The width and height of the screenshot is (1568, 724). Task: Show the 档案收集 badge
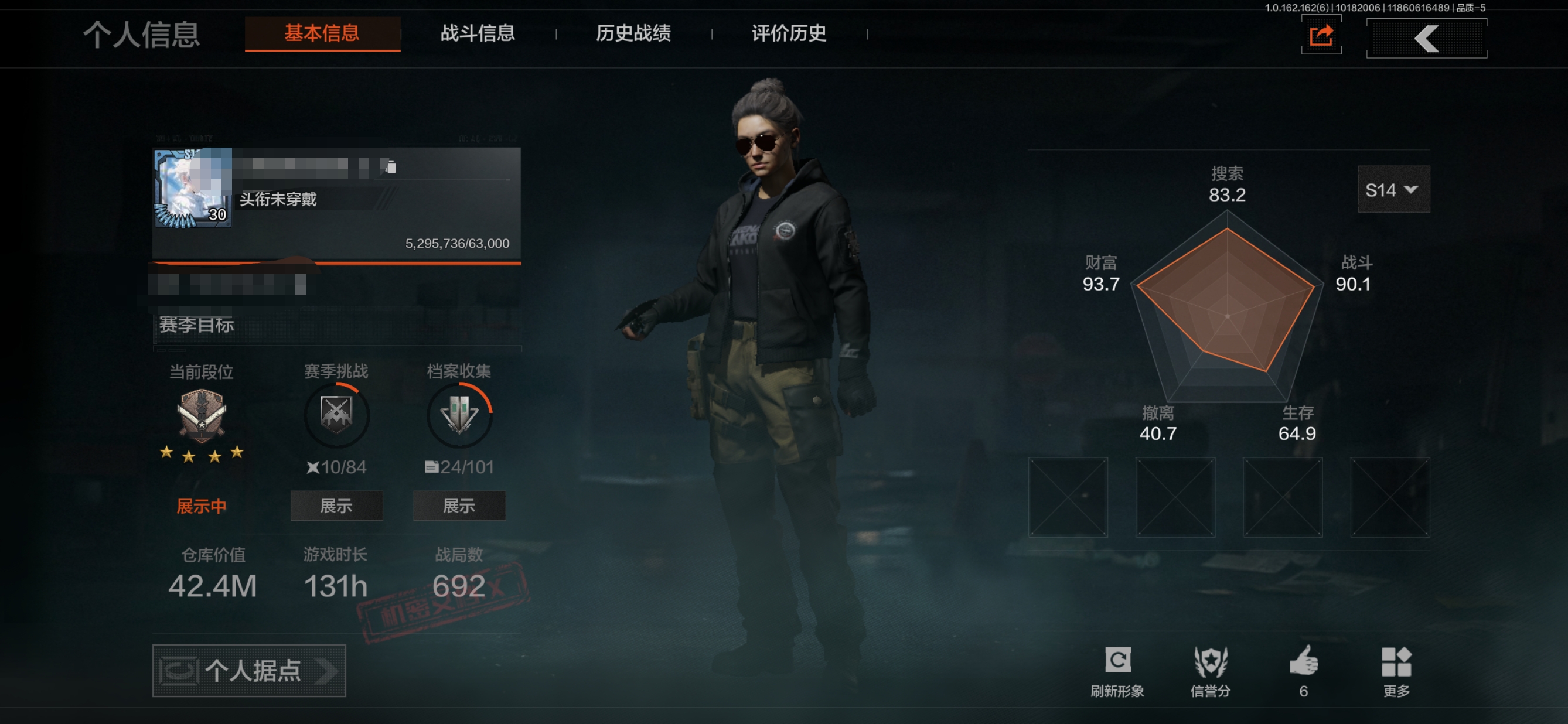point(459,506)
